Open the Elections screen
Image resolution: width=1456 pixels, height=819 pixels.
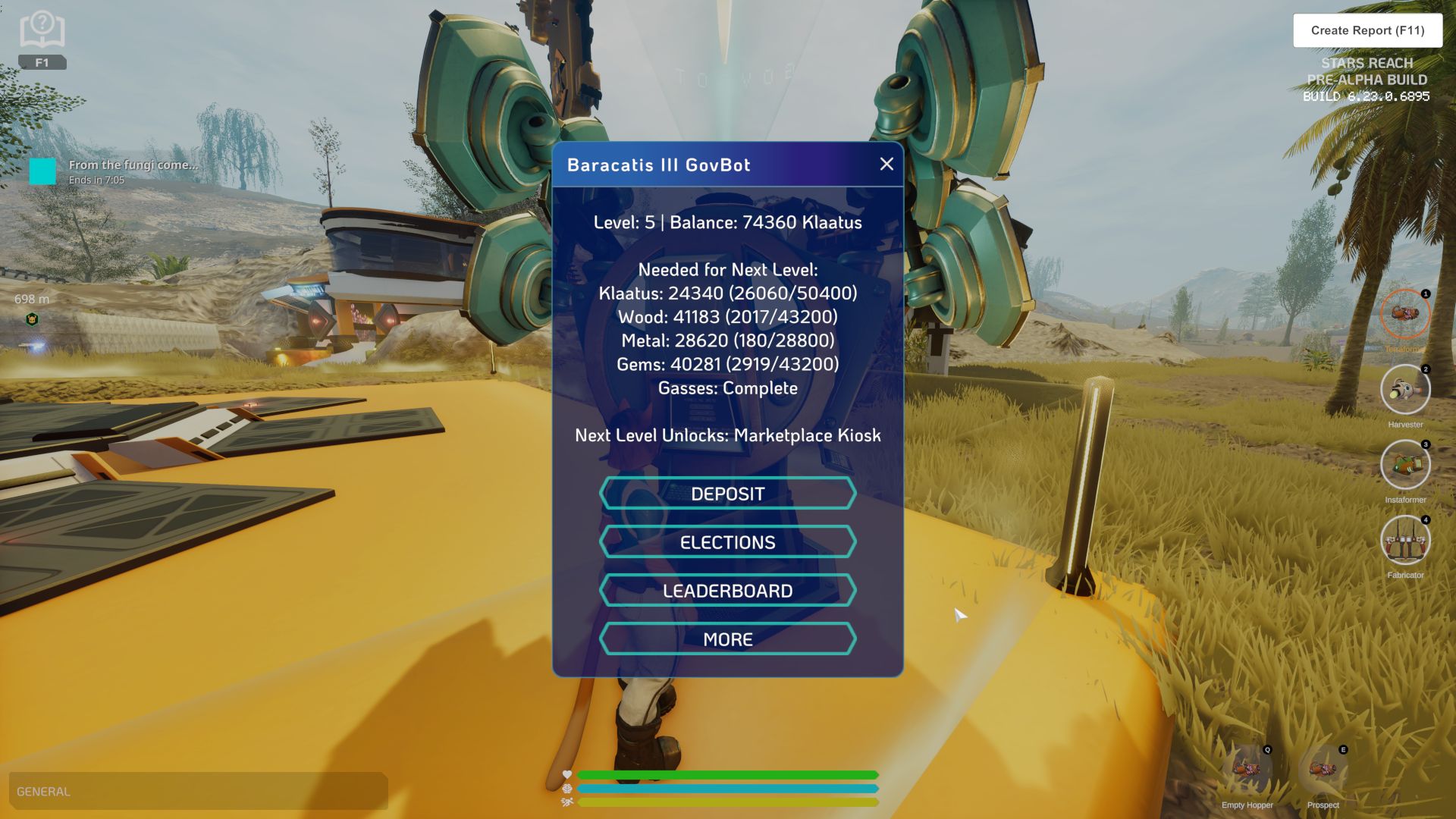726,541
